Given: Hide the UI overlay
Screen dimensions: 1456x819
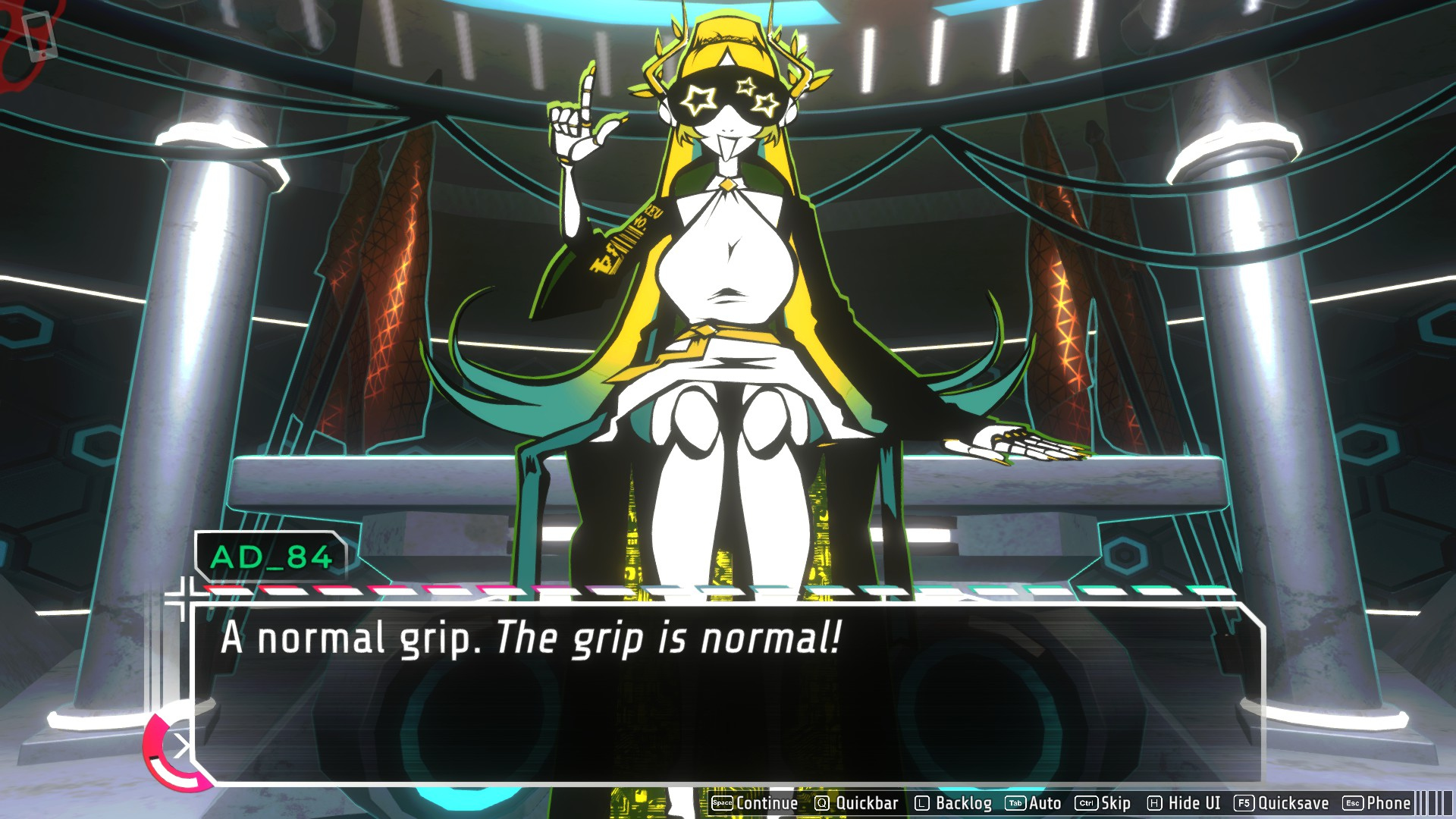Looking at the screenshot, I should point(1184,803).
